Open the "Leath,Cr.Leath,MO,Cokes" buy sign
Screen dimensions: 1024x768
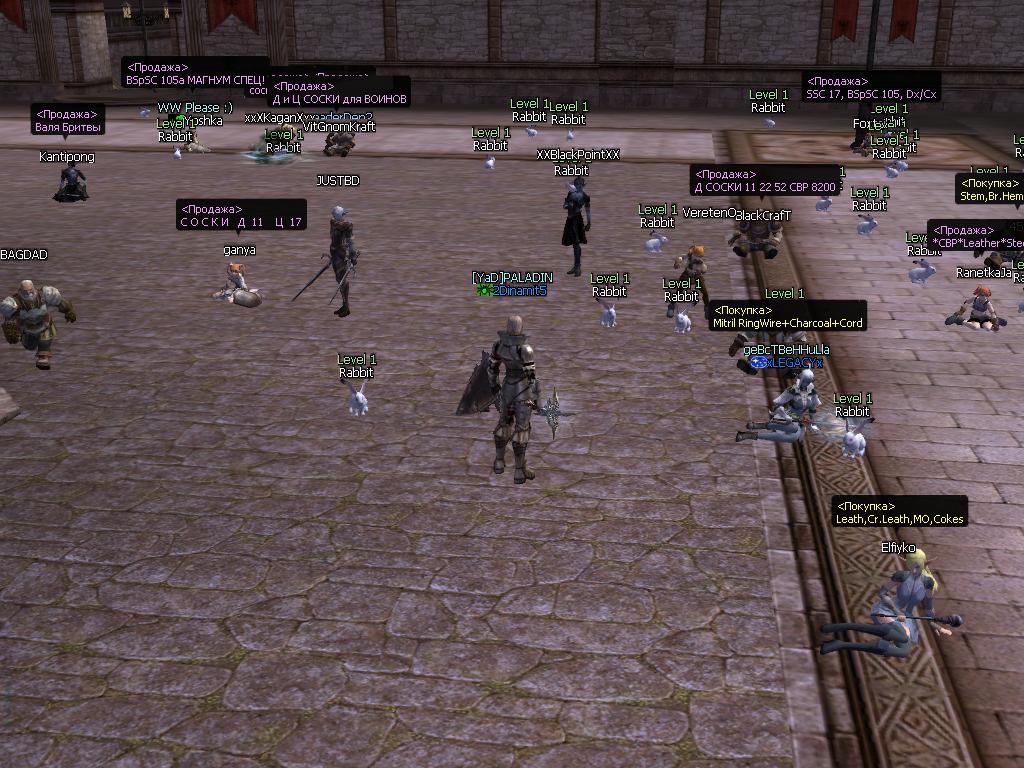pyautogui.click(x=899, y=513)
